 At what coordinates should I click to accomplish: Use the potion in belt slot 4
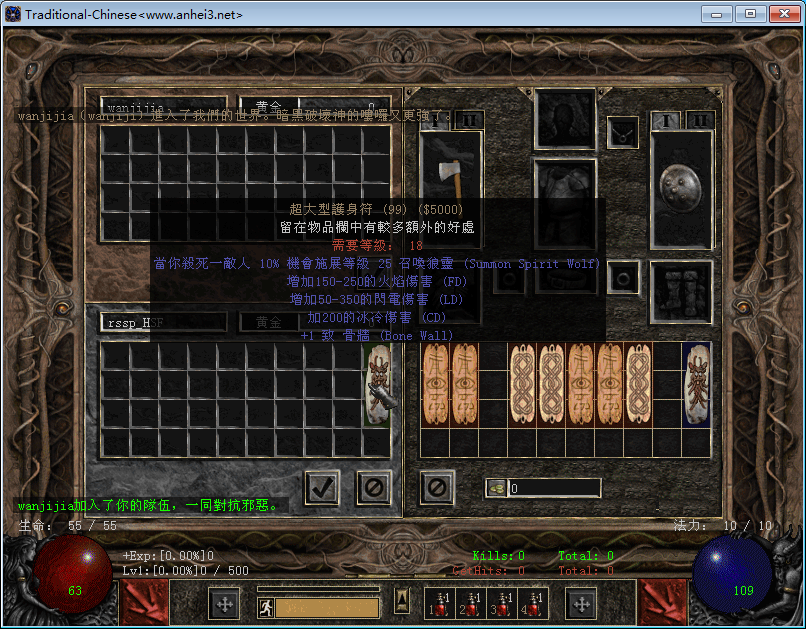point(534,602)
